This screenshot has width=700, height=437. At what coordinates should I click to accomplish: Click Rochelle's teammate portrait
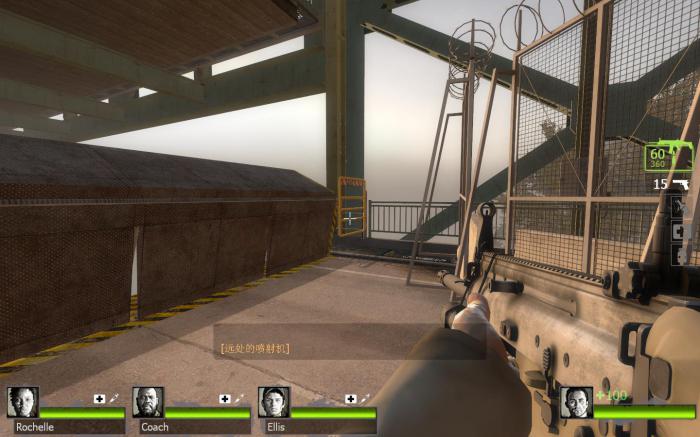point(22,402)
